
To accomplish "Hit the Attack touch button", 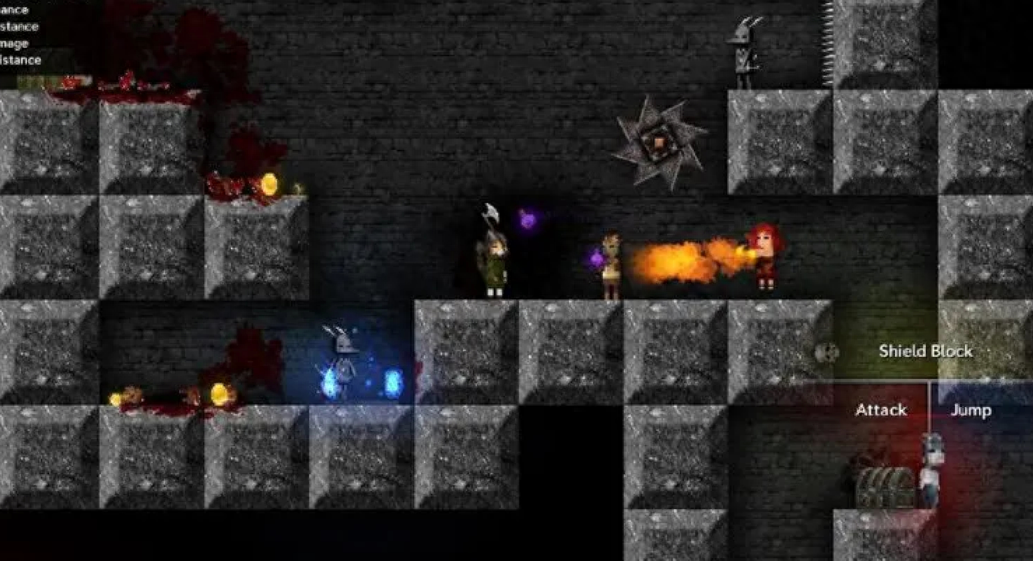I will [x=881, y=410].
